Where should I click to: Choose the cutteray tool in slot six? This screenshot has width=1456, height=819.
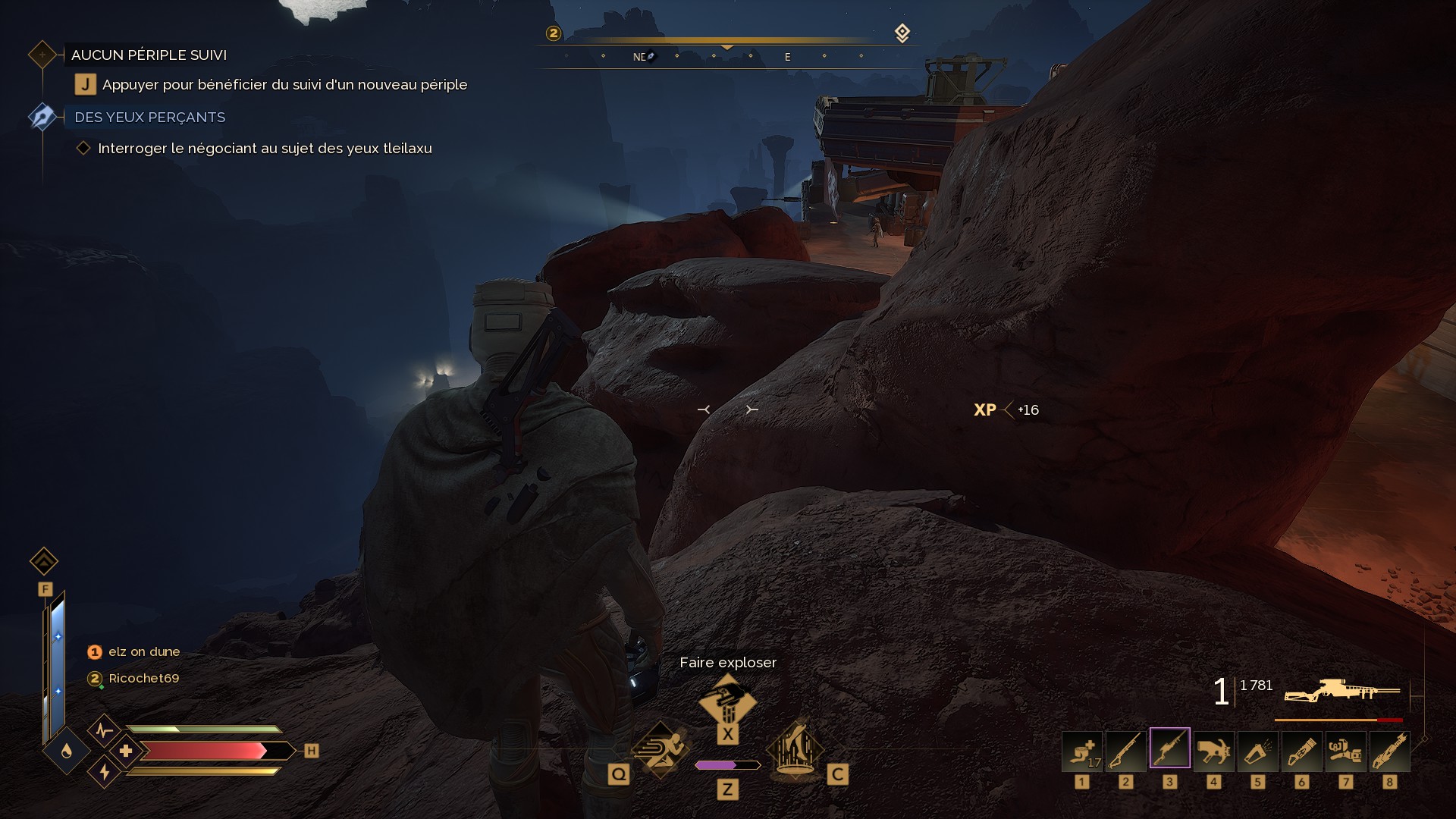(1302, 751)
